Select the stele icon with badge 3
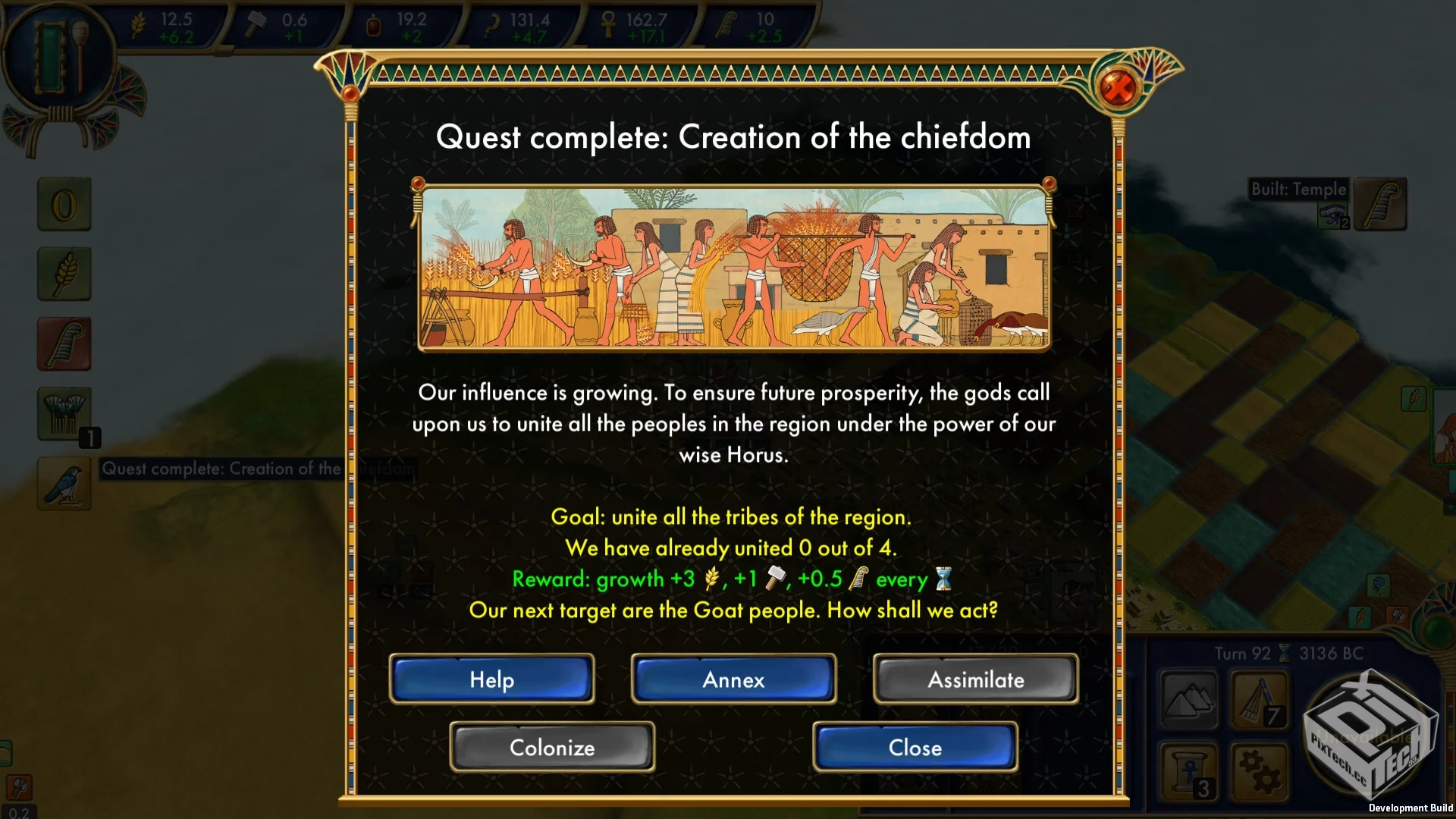Viewport: 1456px width, 819px height. click(x=1188, y=771)
